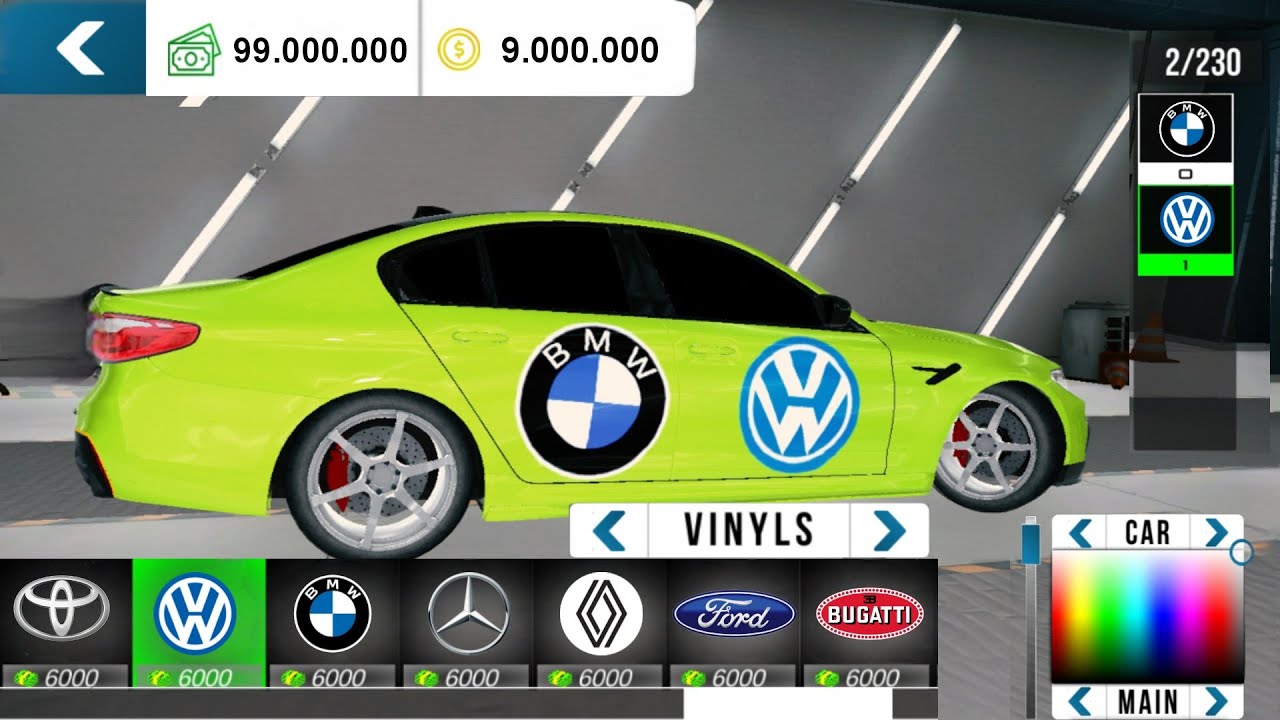Choose the Renault diamond vinyl

600,612
